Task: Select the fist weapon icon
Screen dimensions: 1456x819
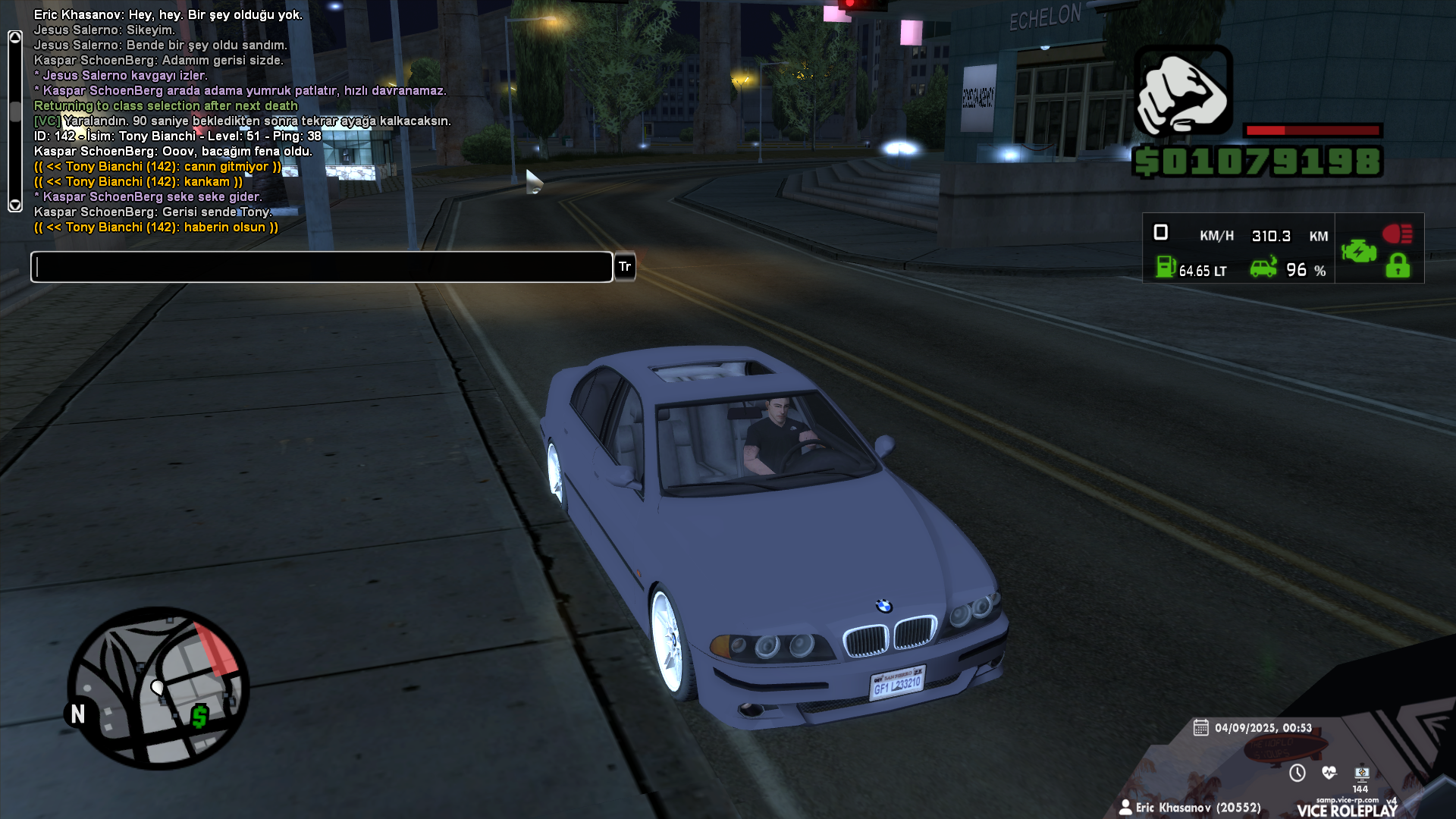Action: [x=1183, y=91]
